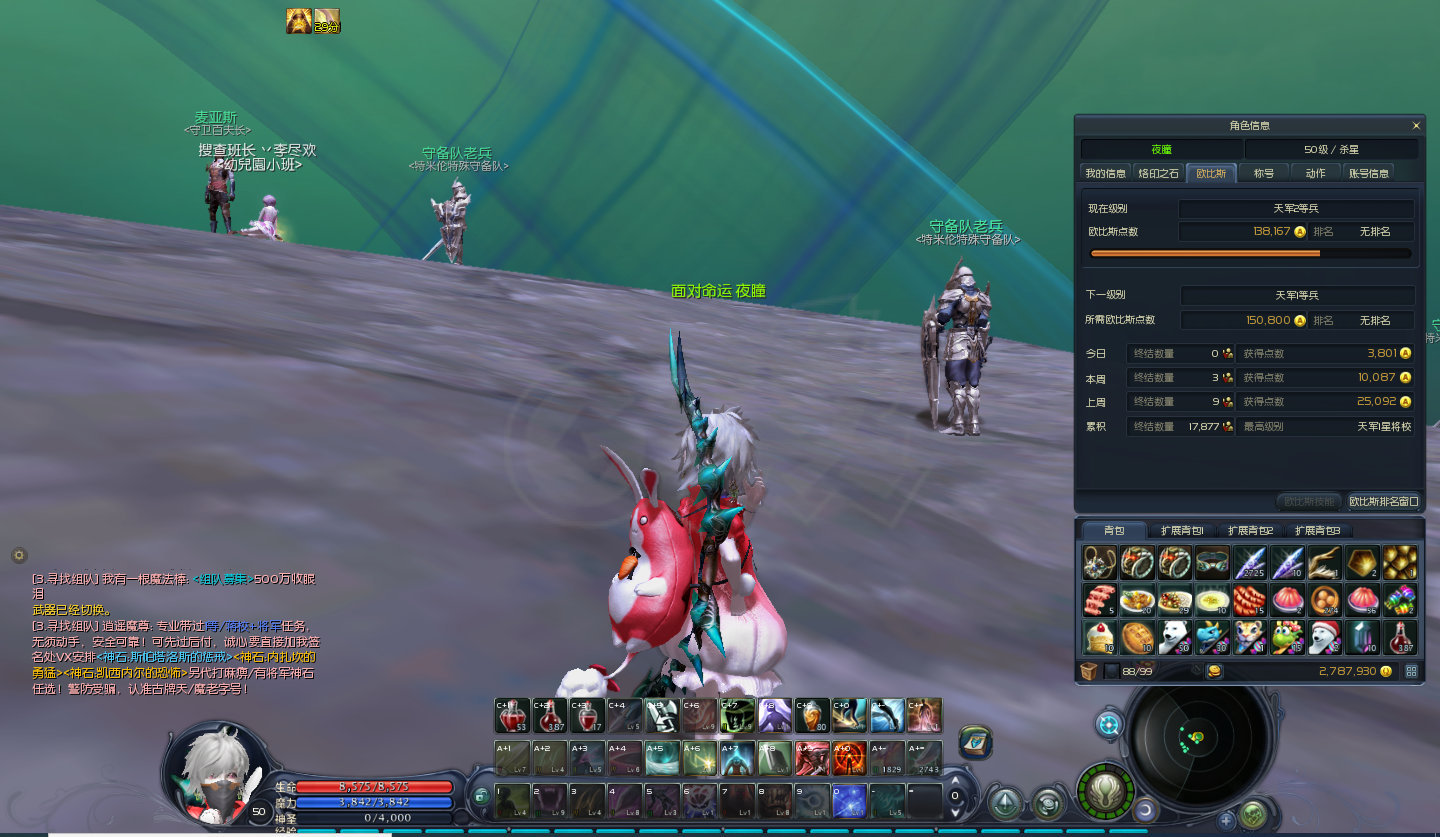
Task: Click the trash bin icon in the bag
Action: click(1088, 671)
